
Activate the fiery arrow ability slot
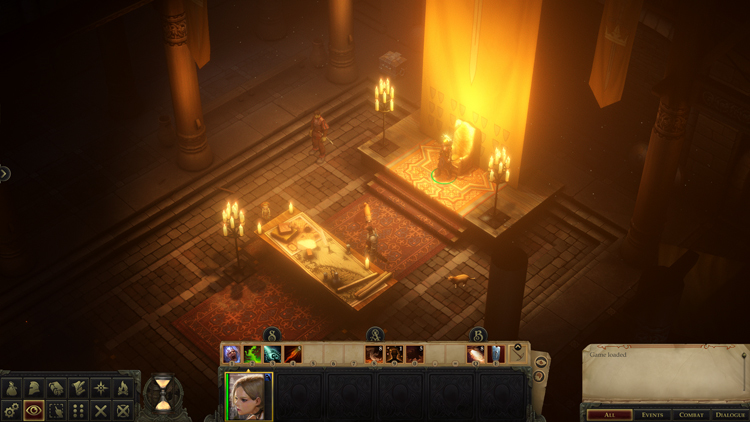point(292,354)
